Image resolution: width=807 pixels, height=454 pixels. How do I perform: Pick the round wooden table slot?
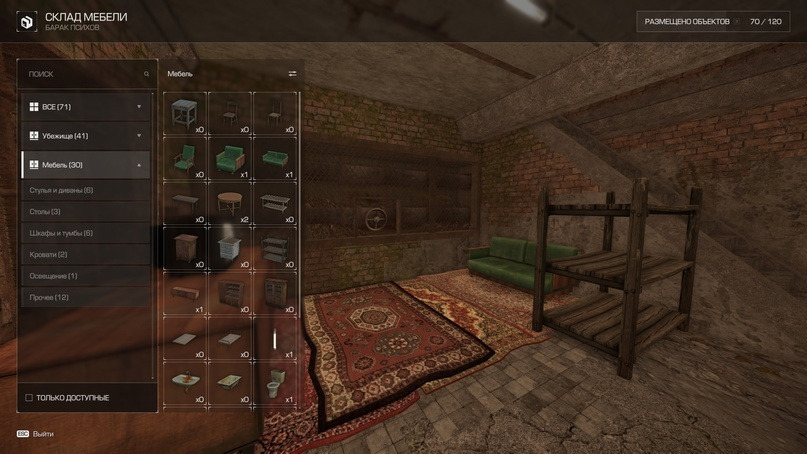pyautogui.click(x=229, y=203)
